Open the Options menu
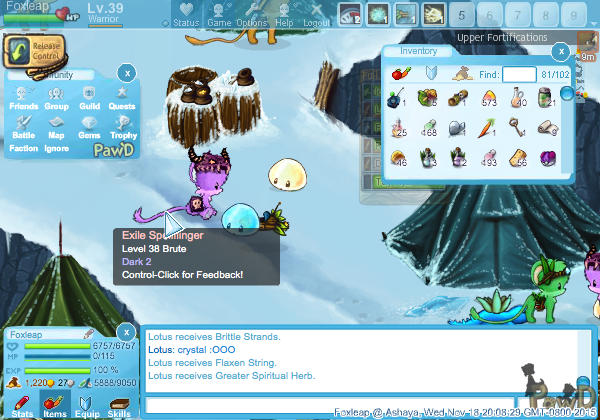Viewport: 600px width, 420px height. tap(251, 16)
